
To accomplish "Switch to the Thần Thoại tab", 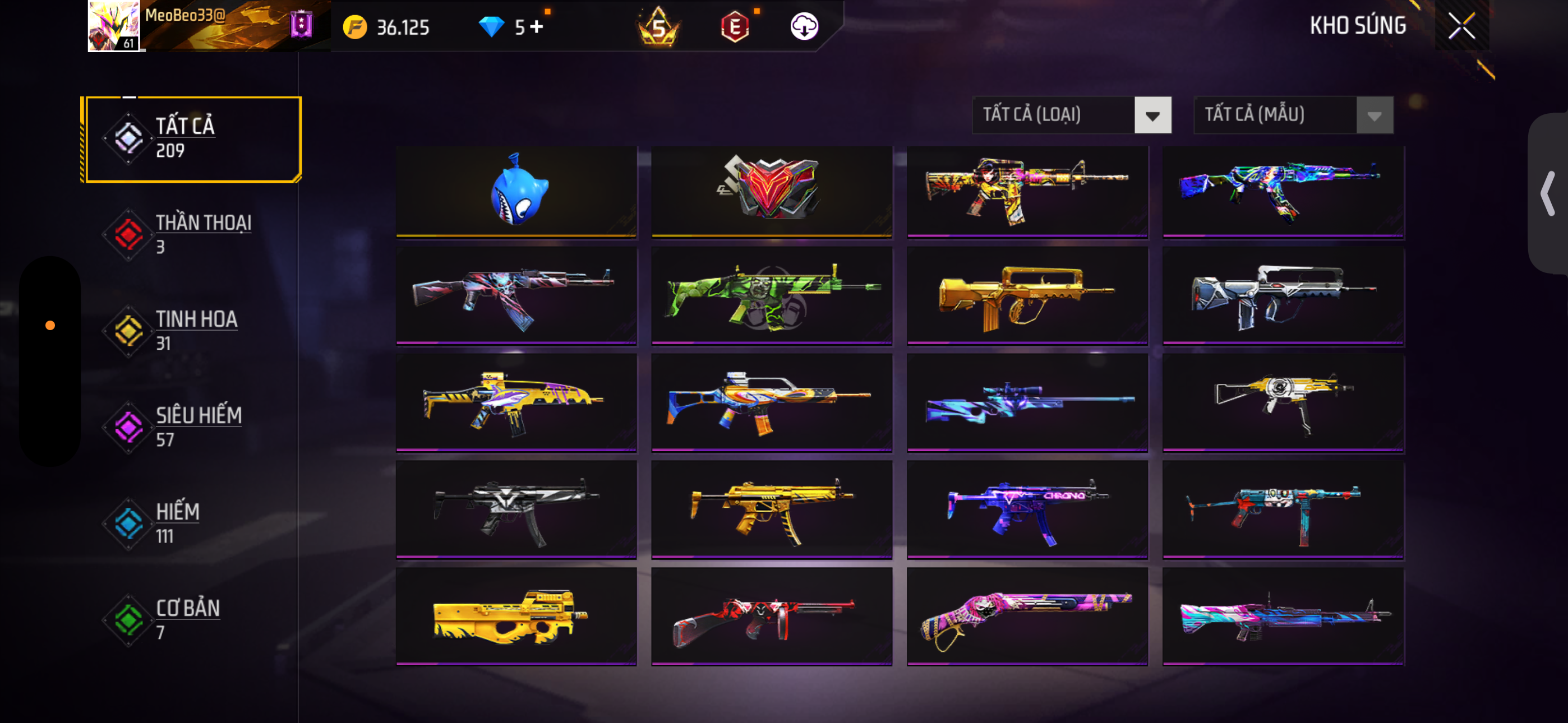I will [x=192, y=234].
